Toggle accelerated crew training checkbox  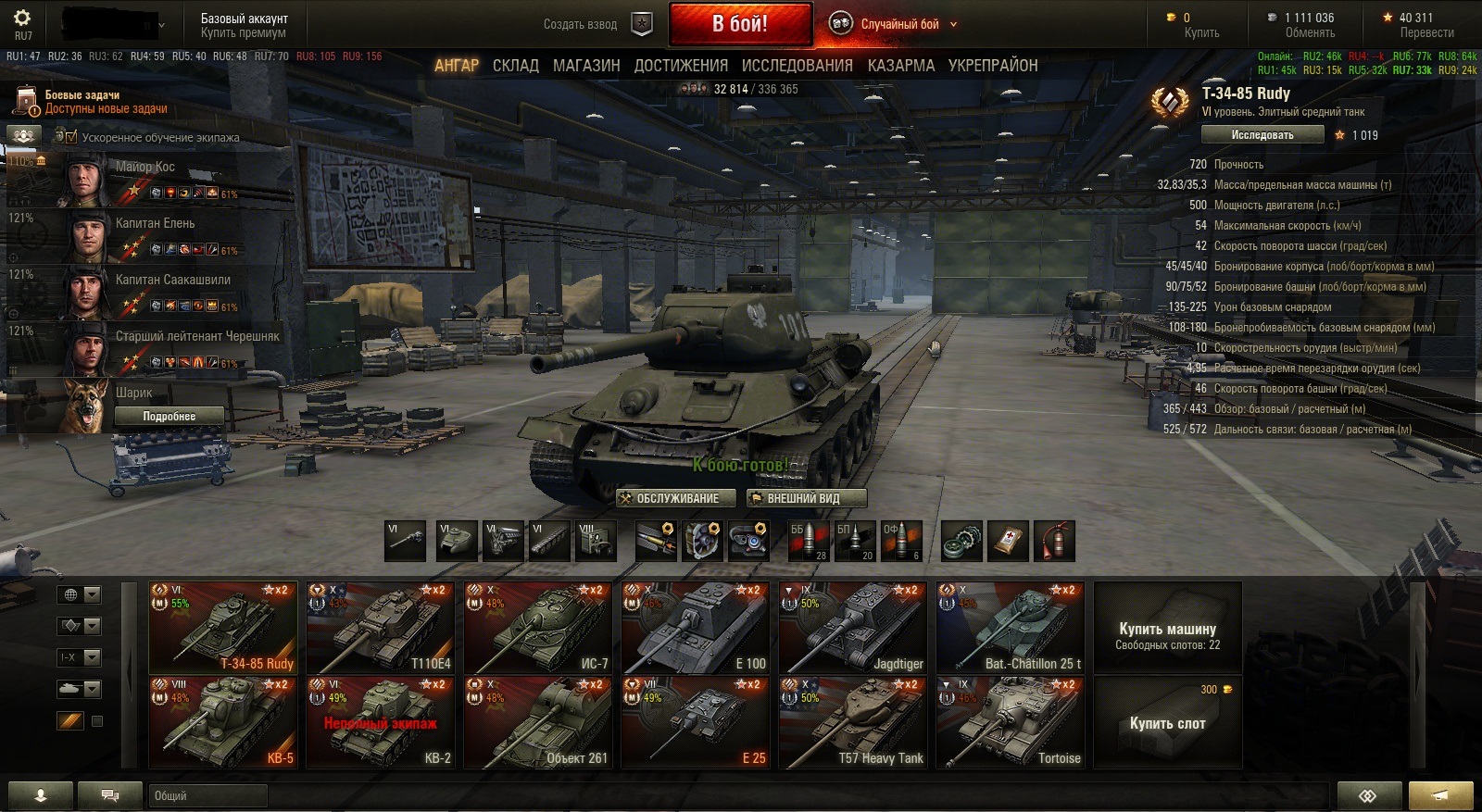(x=71, y=137)
